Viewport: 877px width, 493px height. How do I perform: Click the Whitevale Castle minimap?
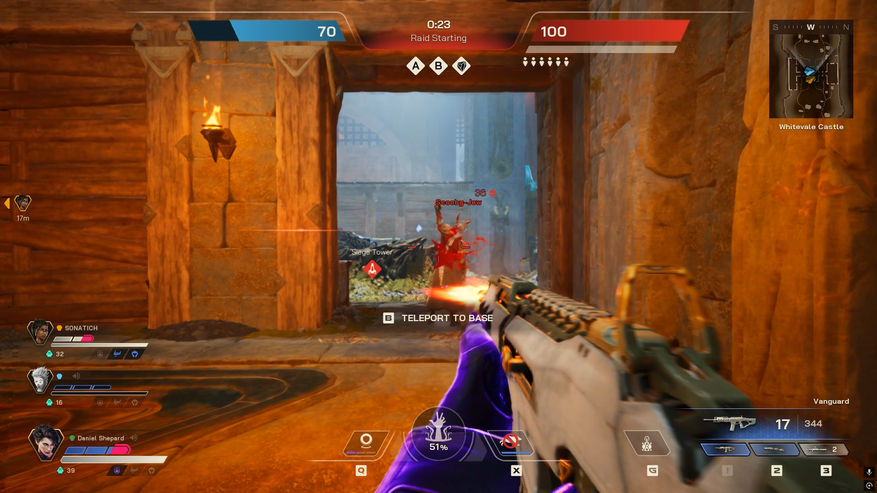[811, 70]
